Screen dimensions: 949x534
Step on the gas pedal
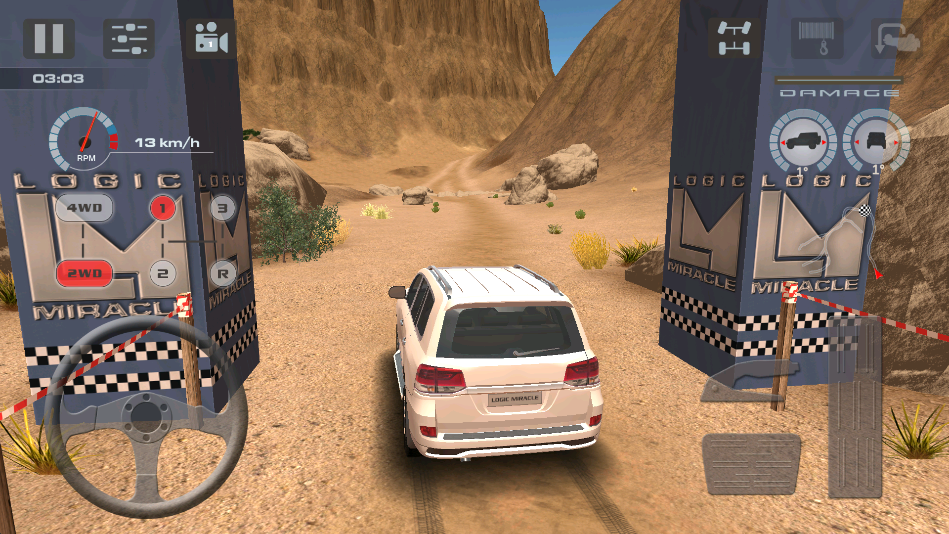(854, 410)
